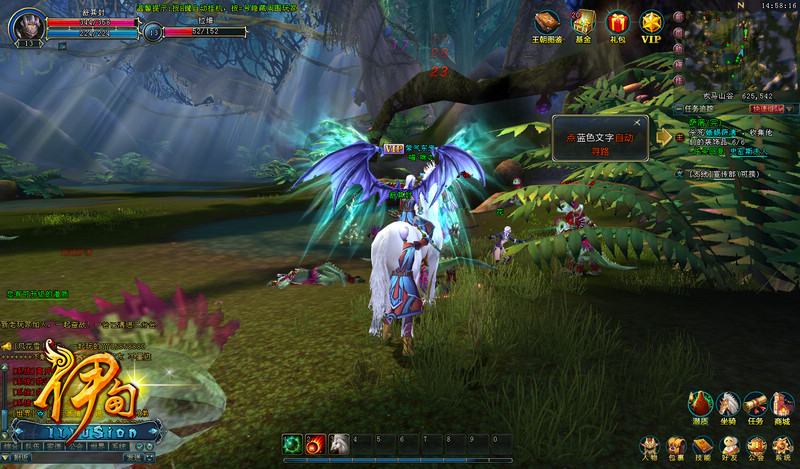The height and width of the screenshot is (469, 800).
Task: Claim the 礼包 red gift box
Action: click(x=618, y=23)
